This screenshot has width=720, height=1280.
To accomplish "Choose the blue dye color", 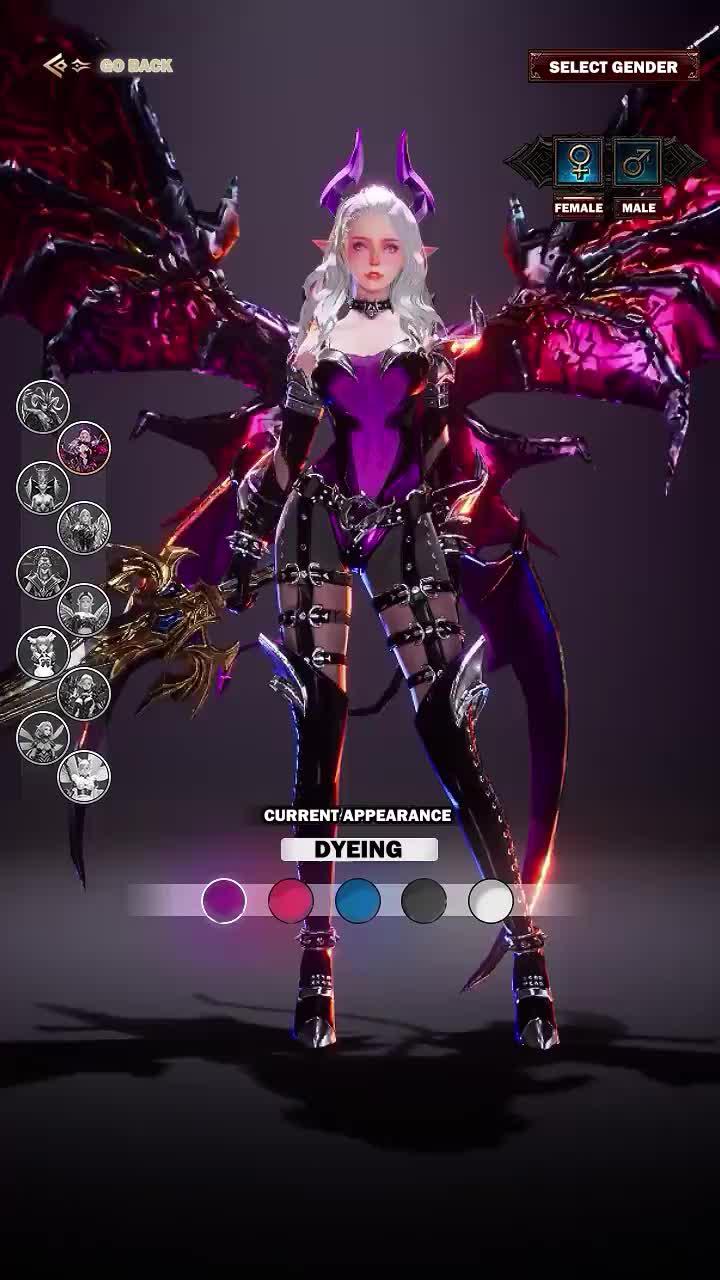I will coord(358,901).
